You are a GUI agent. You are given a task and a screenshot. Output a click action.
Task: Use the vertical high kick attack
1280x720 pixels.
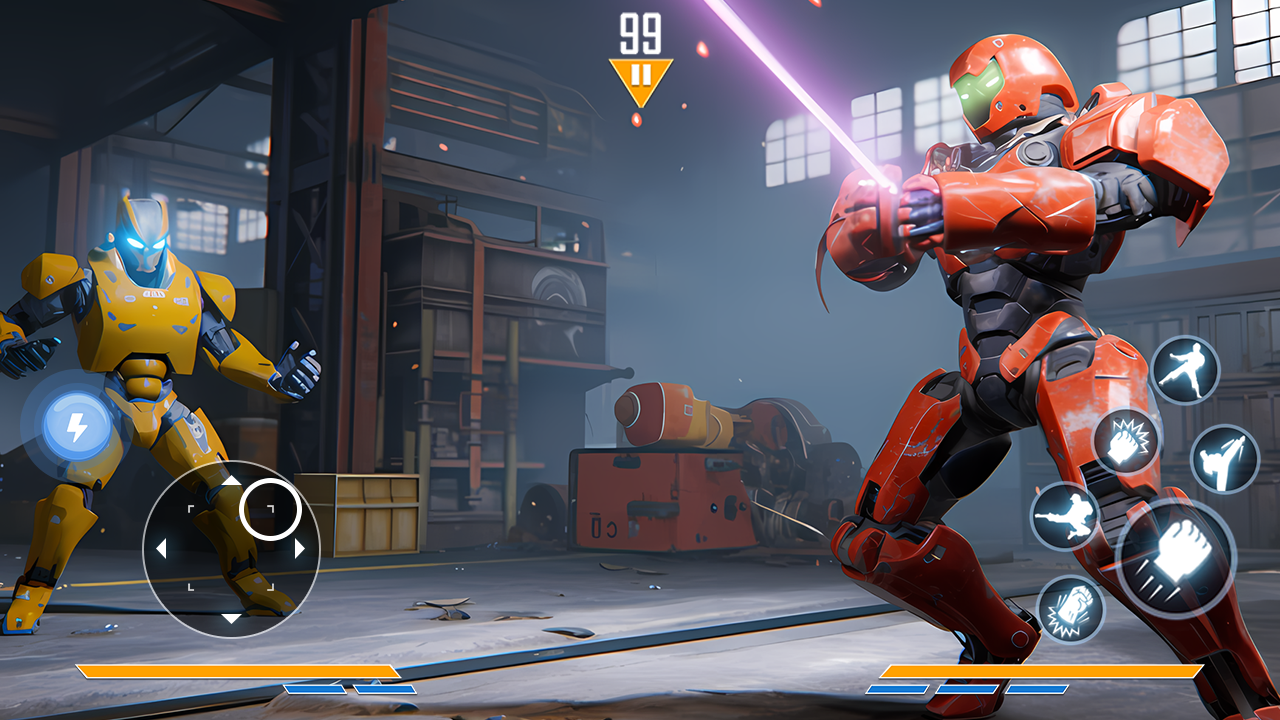coord(1224,459)
